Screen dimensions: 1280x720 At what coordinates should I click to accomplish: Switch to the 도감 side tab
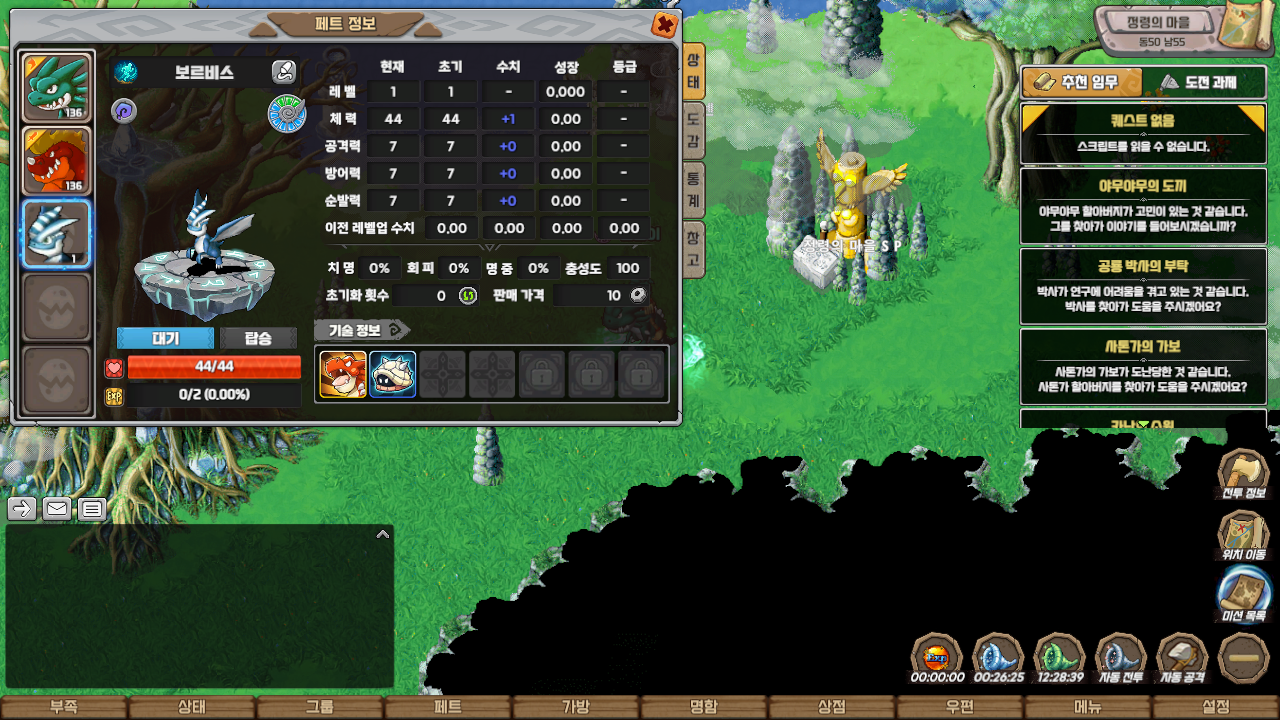693,131
